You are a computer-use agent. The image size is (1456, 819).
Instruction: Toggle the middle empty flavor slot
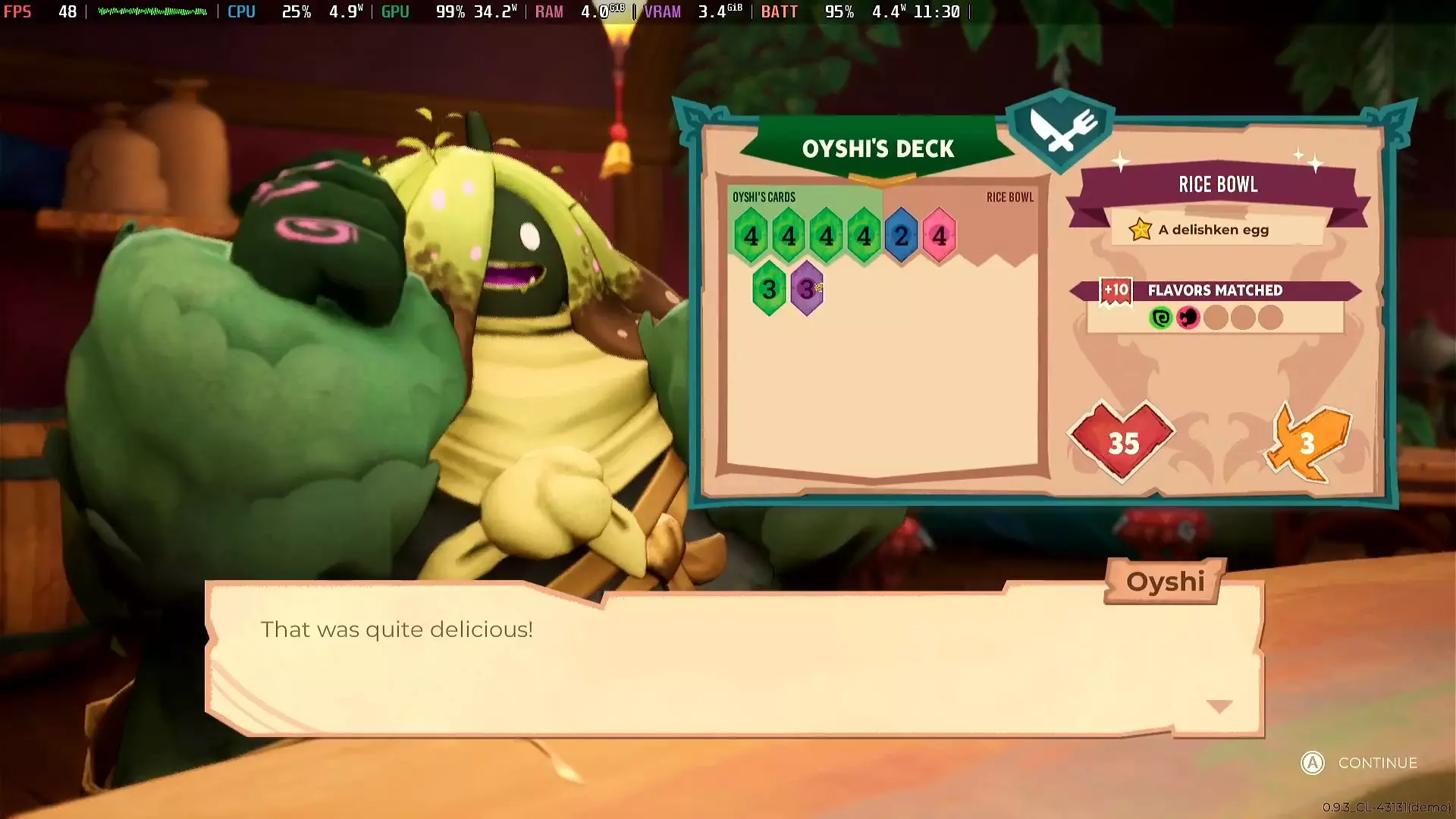click(1243, 318)
